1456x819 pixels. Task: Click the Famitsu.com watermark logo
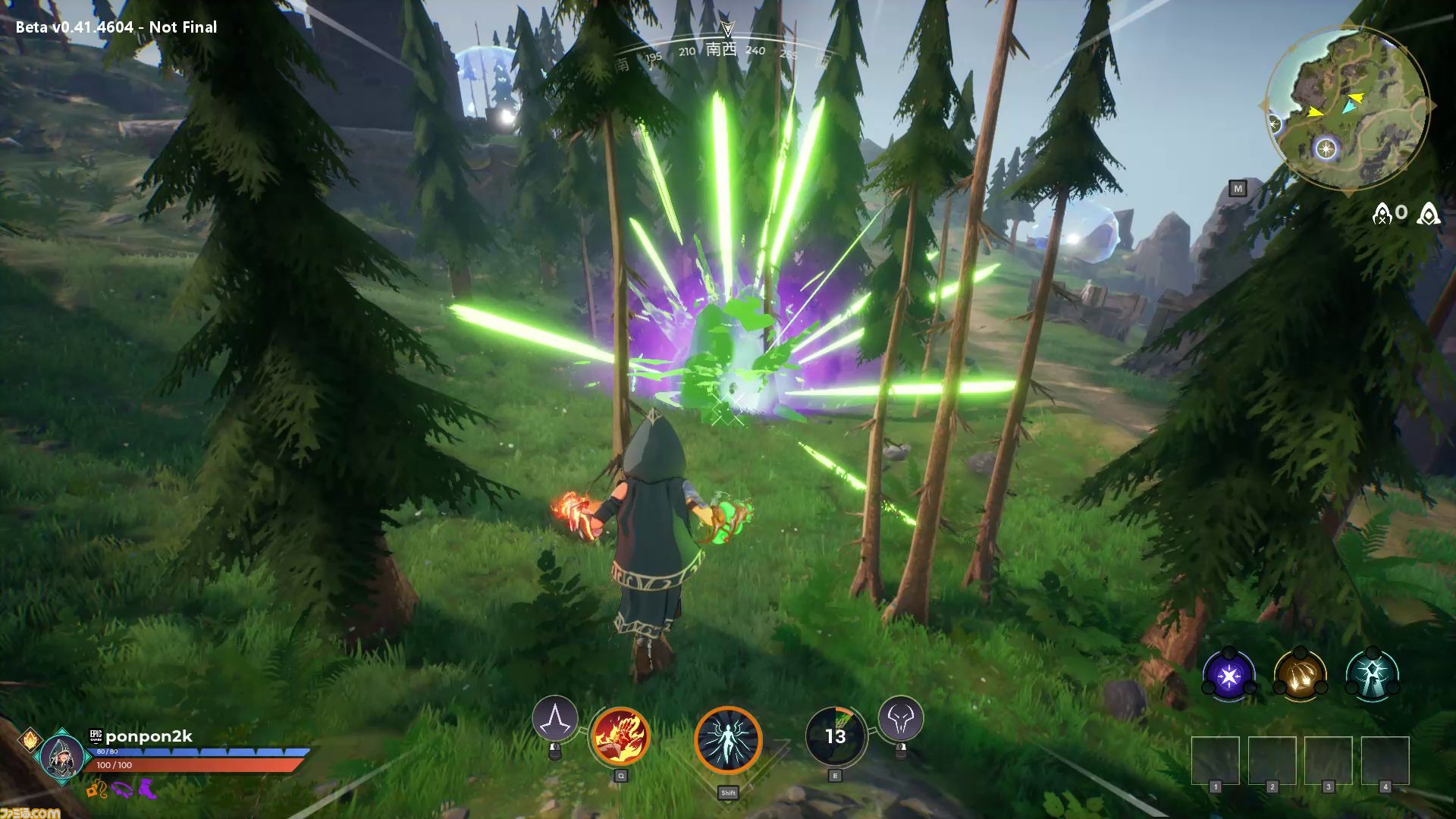30,811
